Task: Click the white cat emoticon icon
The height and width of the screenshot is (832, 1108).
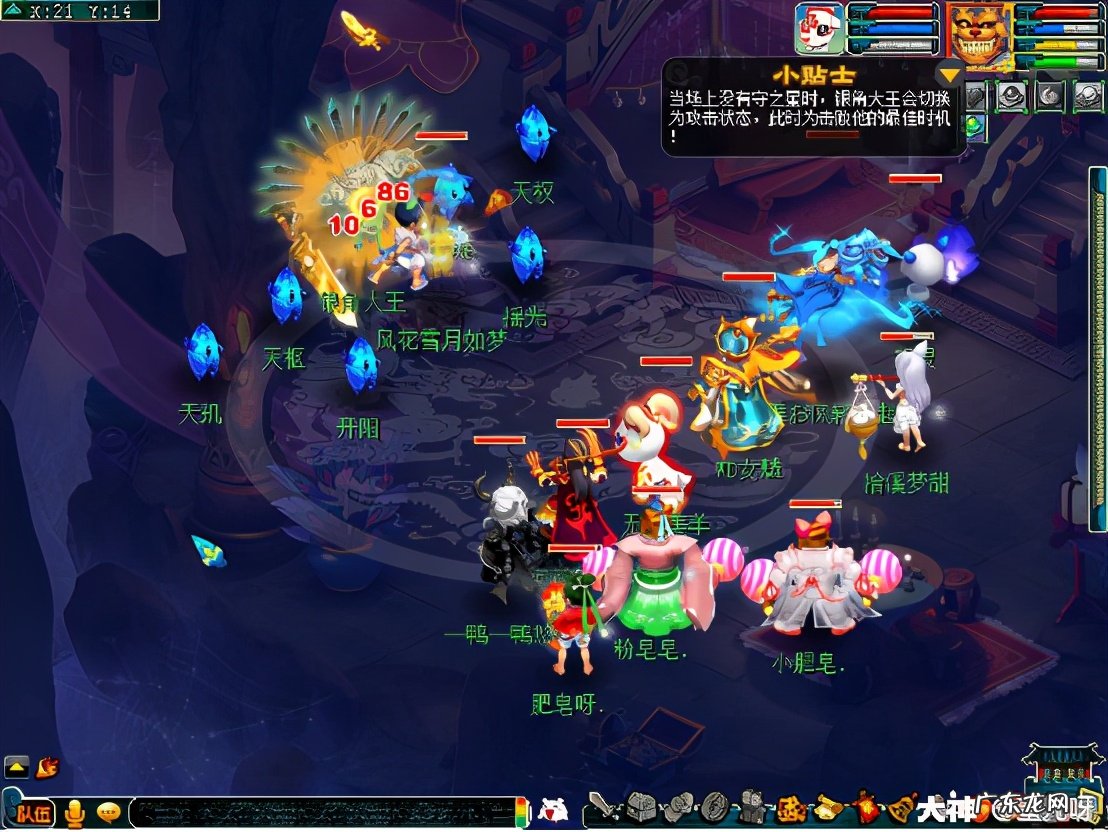Action: (x=553, y=809)
